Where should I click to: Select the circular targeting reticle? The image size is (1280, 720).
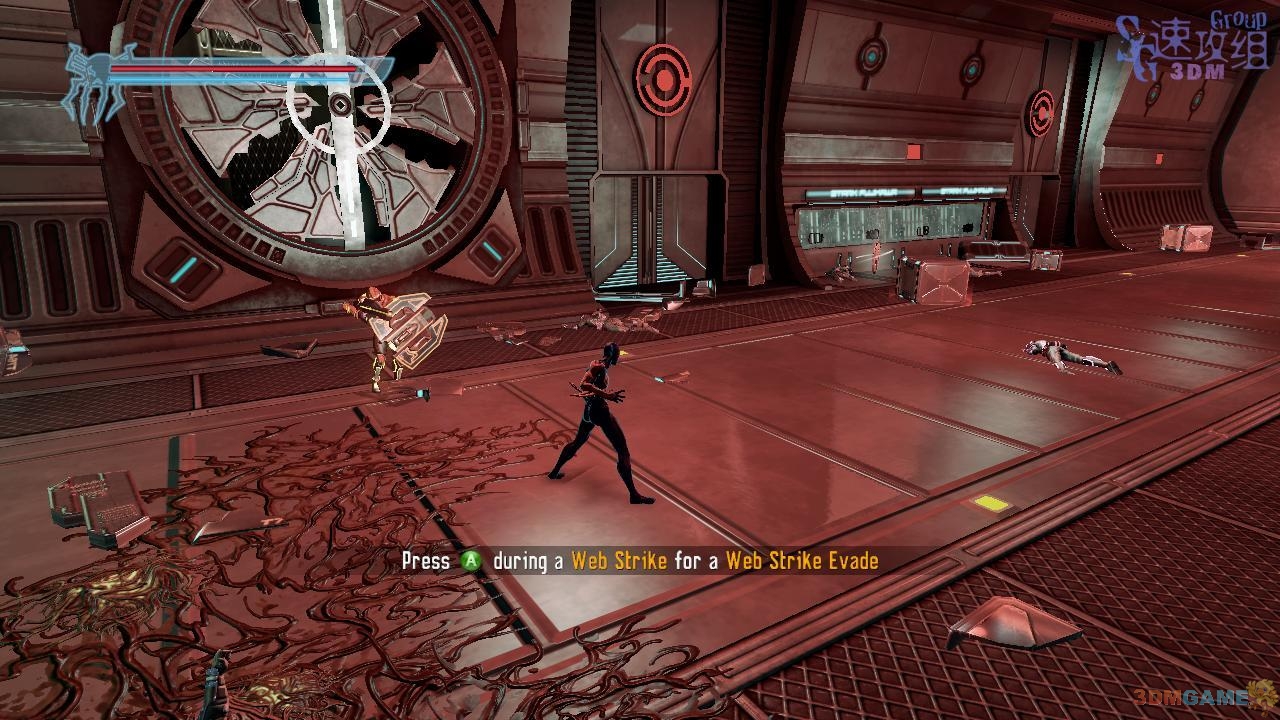click(339, 103)
